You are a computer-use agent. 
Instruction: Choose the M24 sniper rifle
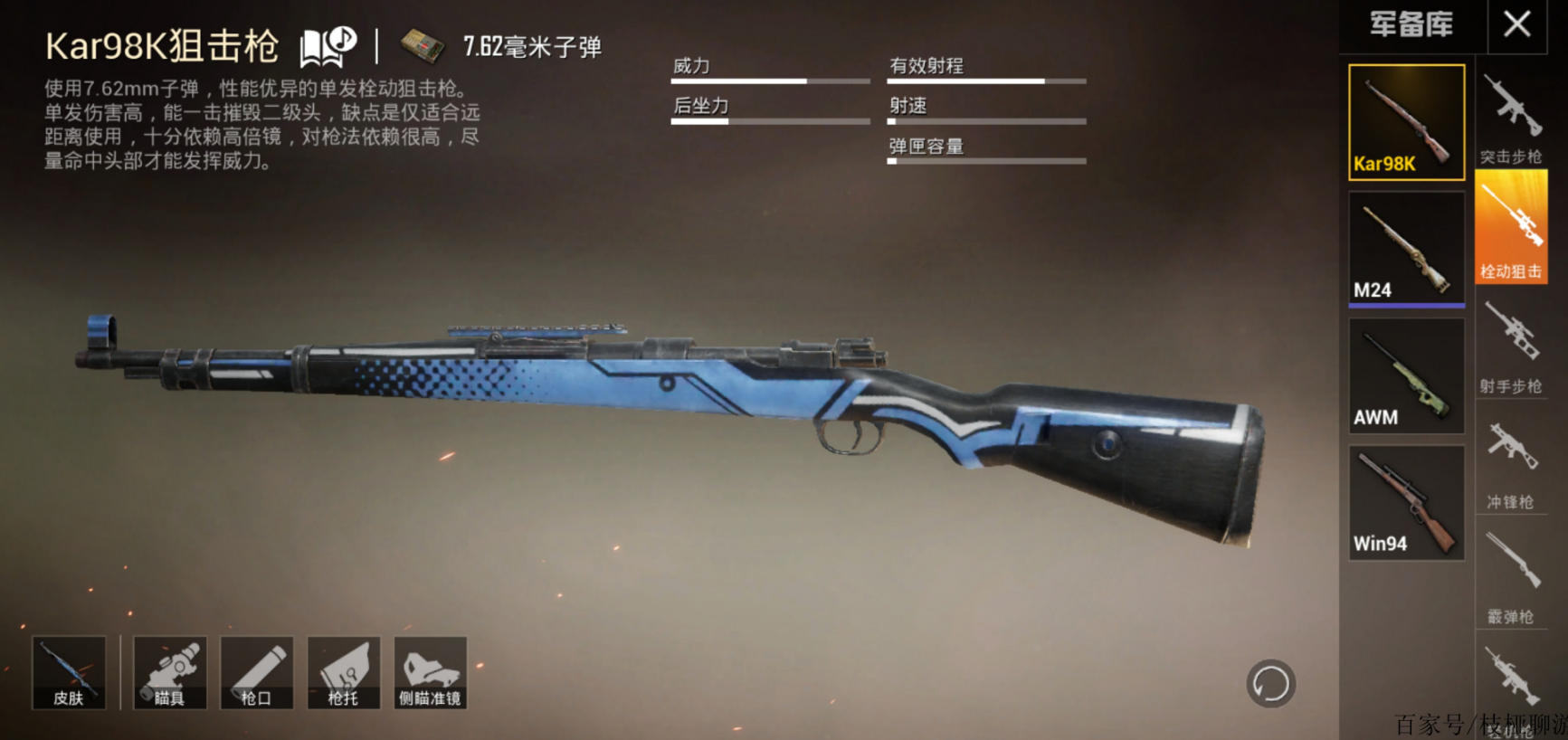pyautogui.click(x=1406, y=248)
